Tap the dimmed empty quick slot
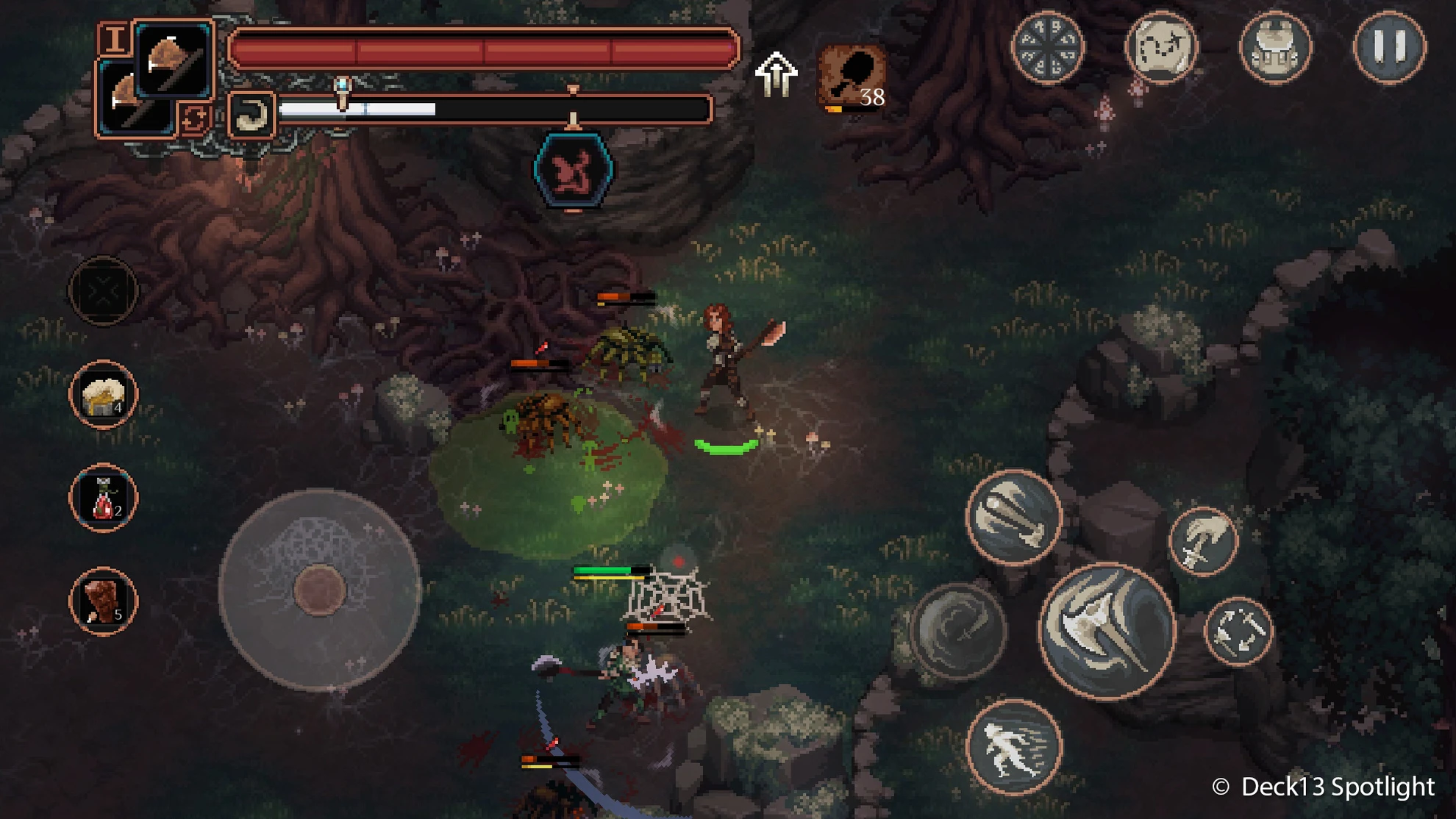The width and height of the screenshot is (1456, 819). (x=104, y=291)
